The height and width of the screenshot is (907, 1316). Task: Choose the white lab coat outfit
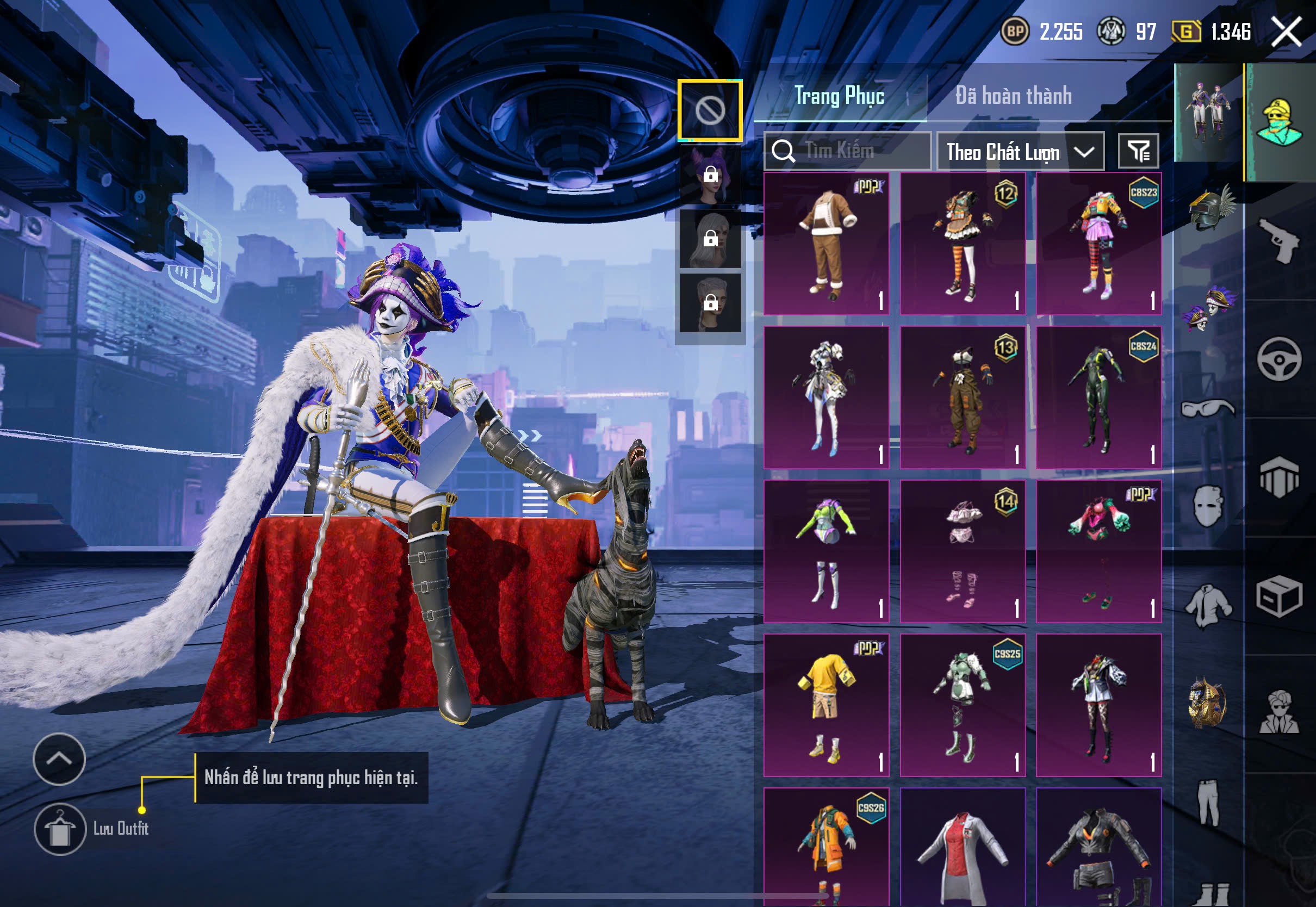tap(963, 846)
